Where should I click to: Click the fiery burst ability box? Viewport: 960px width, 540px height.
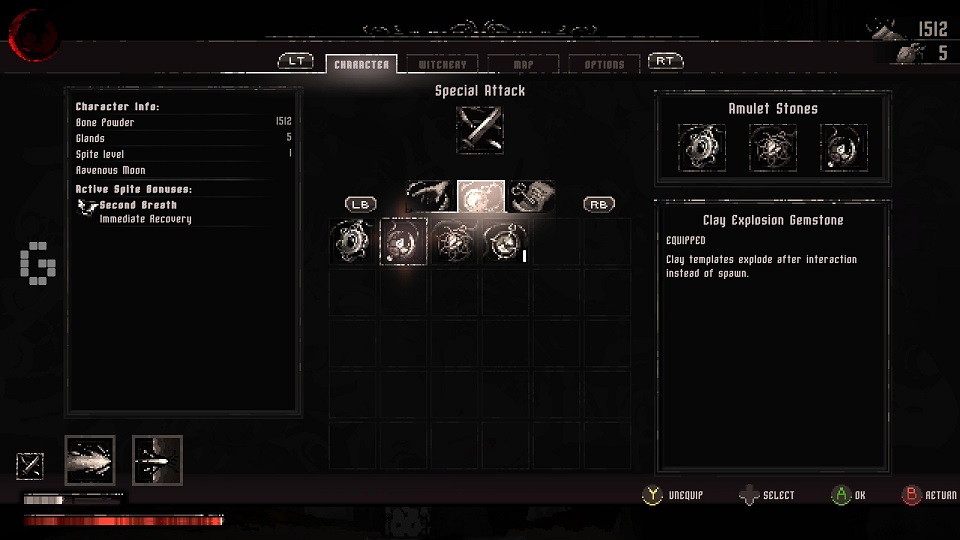(x=90, y=460)
